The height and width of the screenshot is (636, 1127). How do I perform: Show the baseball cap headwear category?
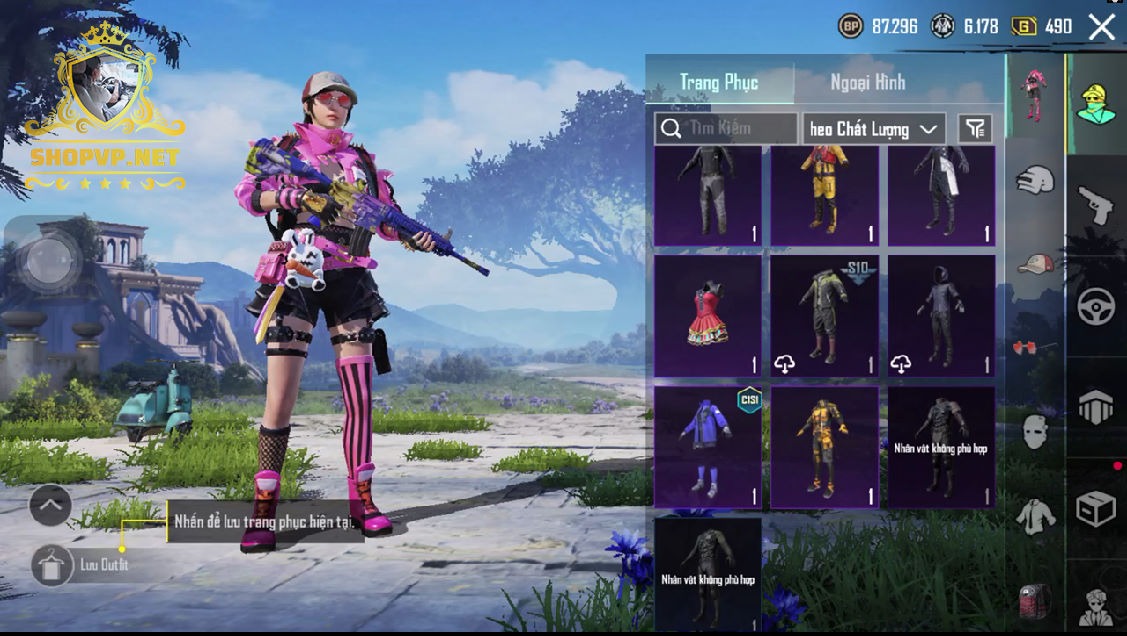(1035, 264)
